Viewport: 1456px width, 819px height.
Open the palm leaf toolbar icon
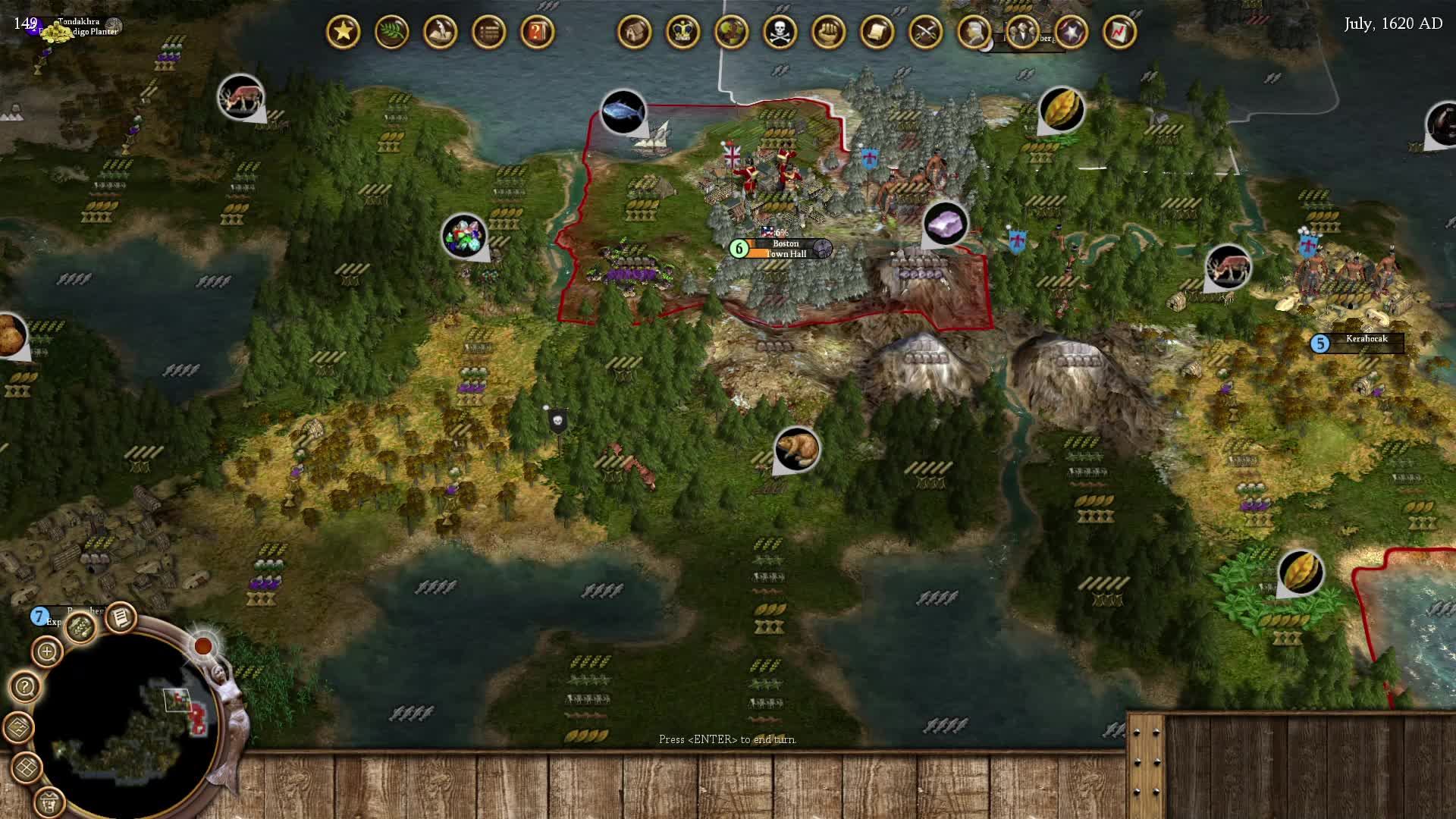point(391,32)
